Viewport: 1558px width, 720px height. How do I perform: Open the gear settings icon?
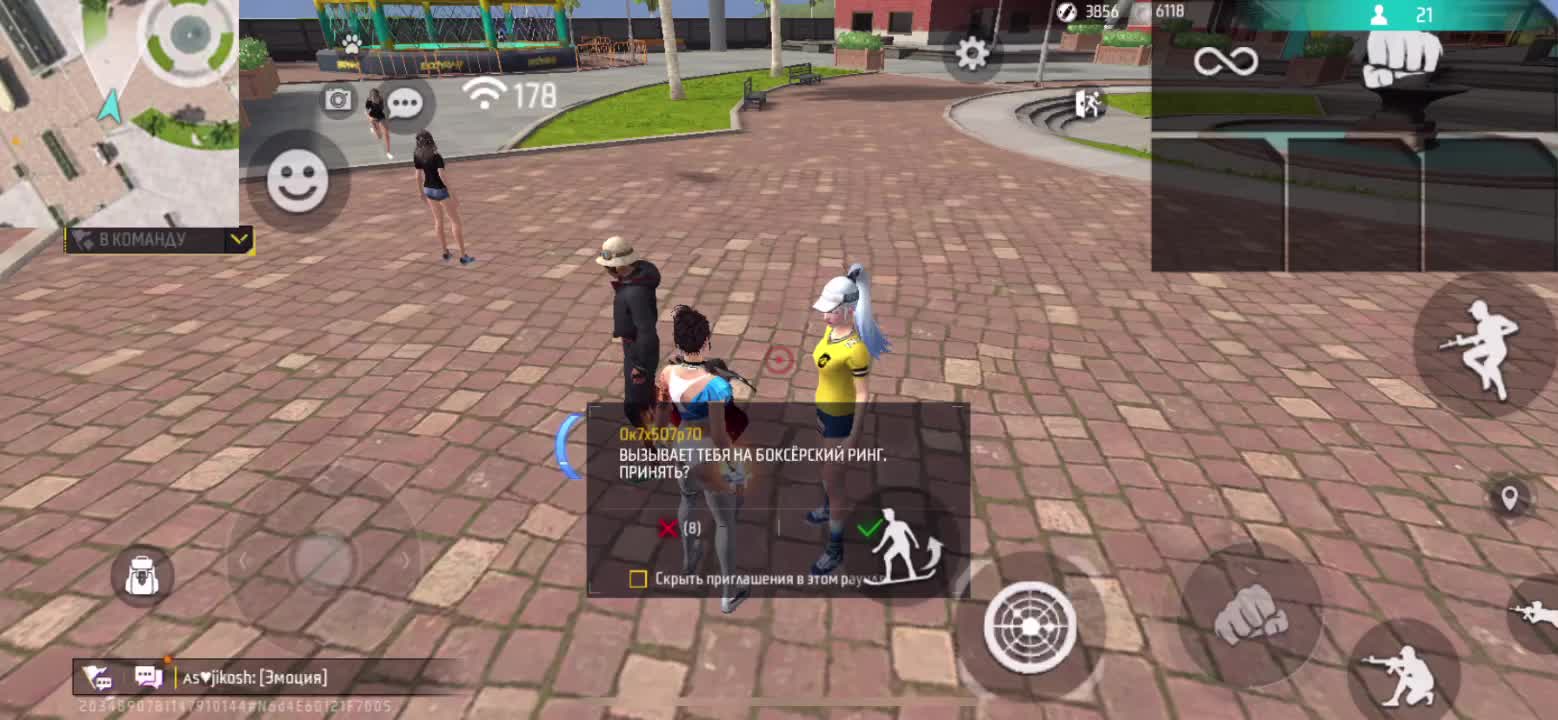point(971,54)
